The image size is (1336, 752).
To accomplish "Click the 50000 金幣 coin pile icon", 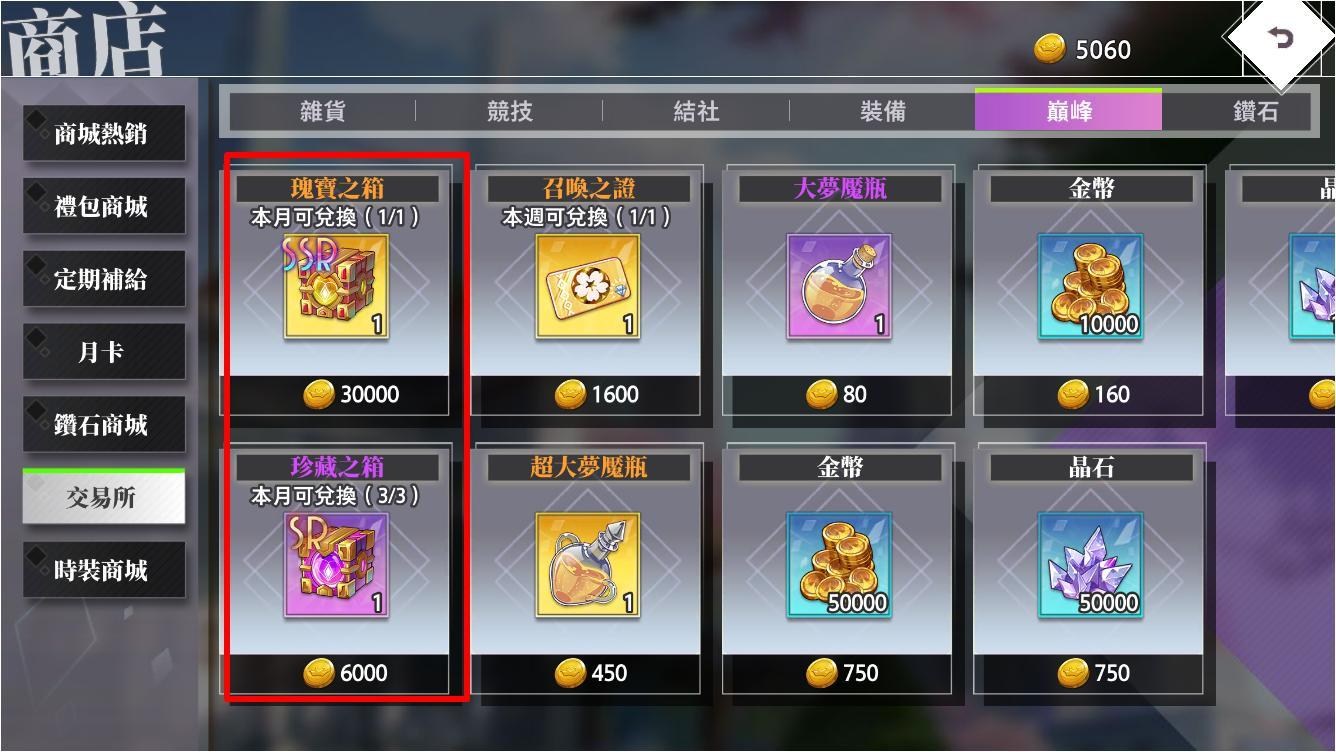I will tap(839, 567).
